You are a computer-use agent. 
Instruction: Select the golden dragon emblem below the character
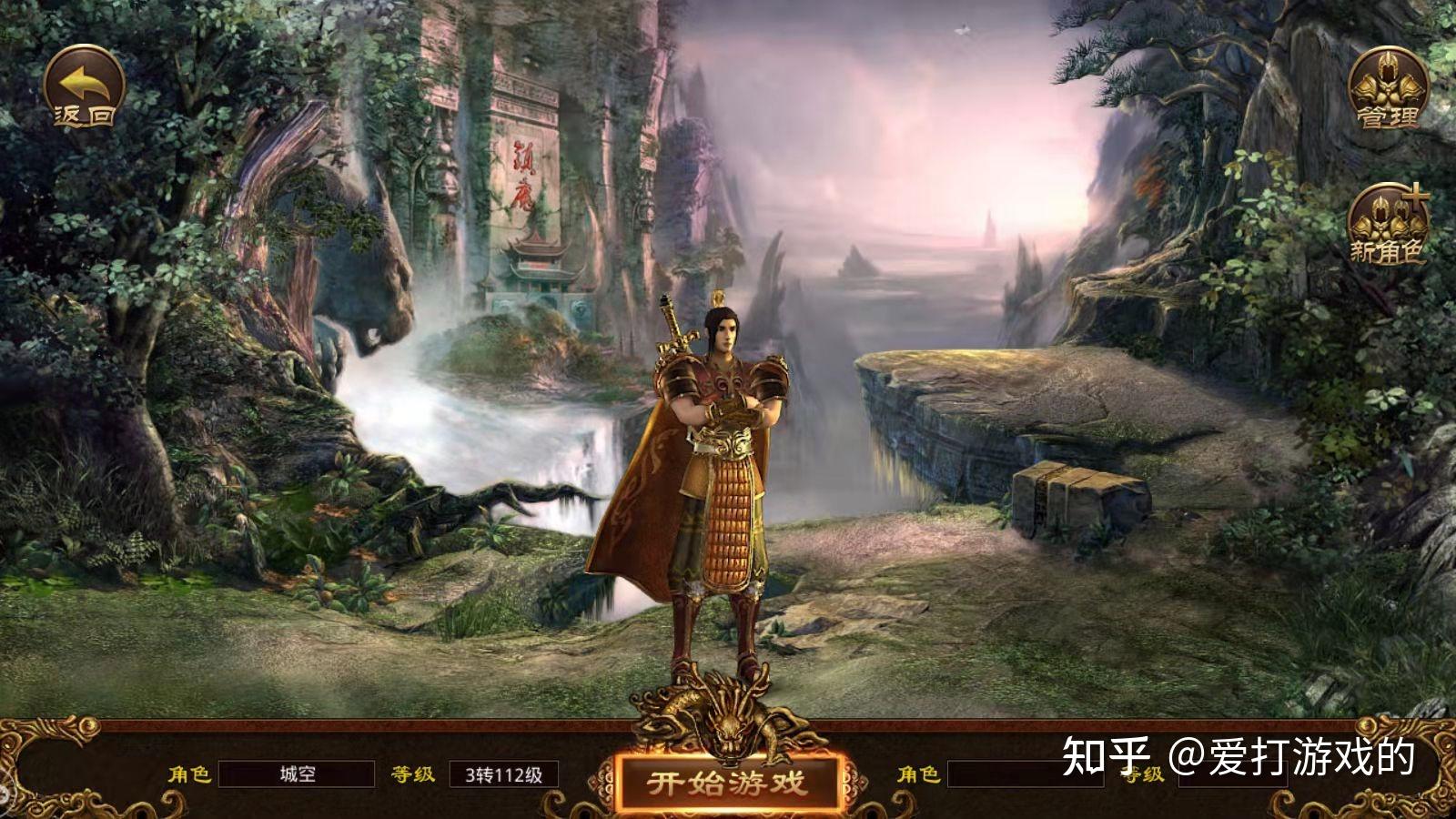pos(728,719)
